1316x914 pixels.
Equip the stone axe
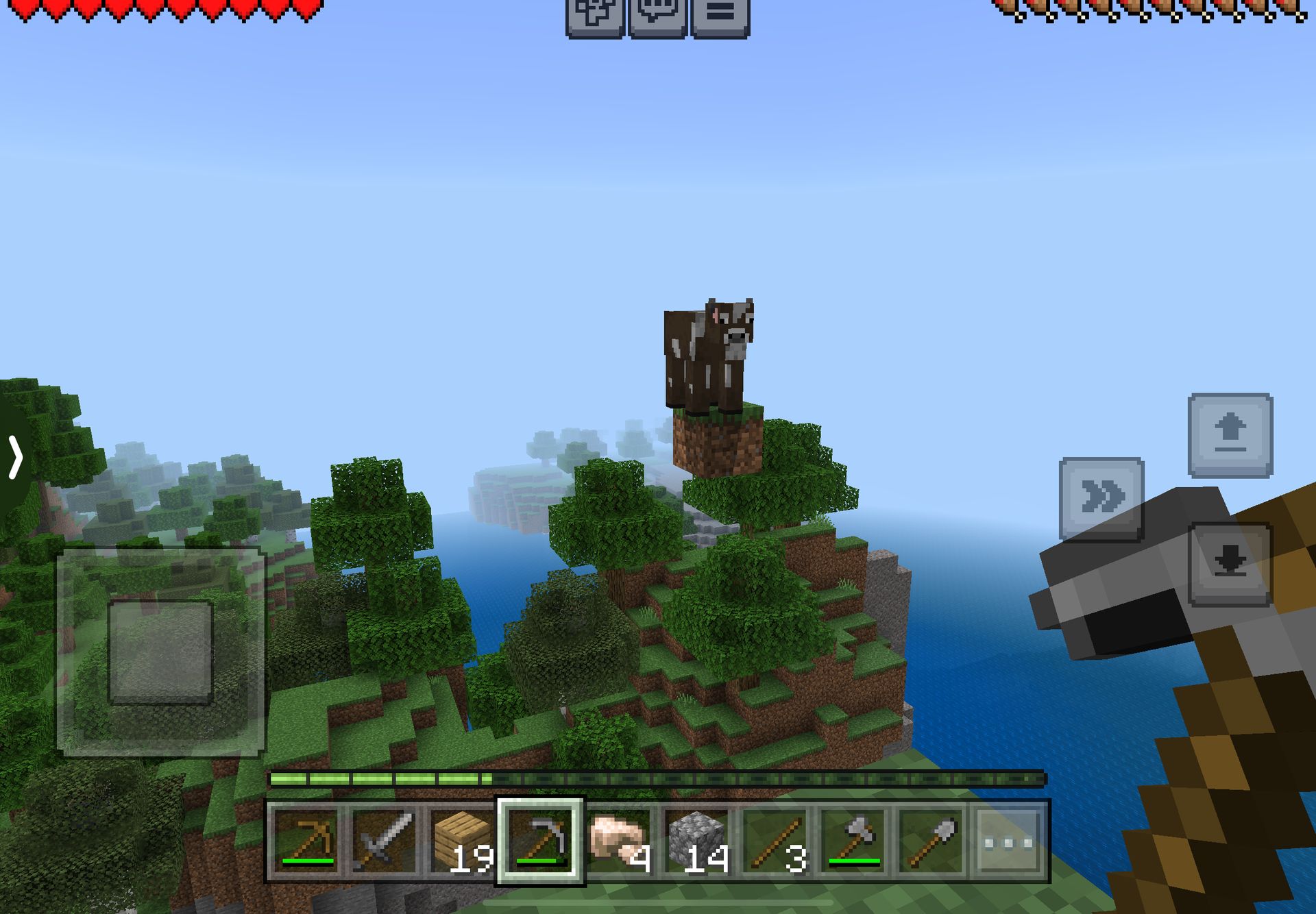[853, 841]
